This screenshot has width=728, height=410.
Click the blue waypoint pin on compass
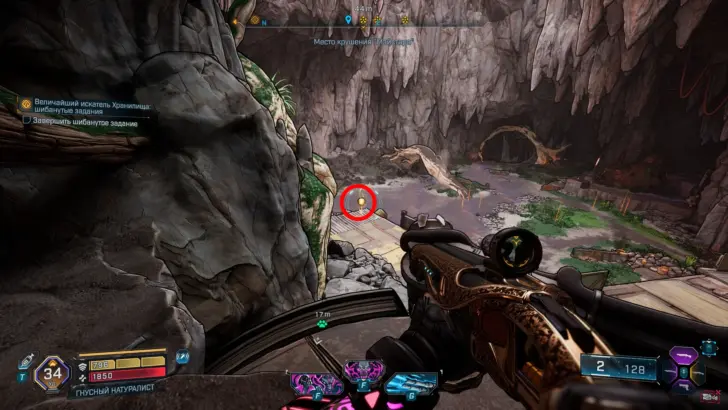click(x=347, y=19)
